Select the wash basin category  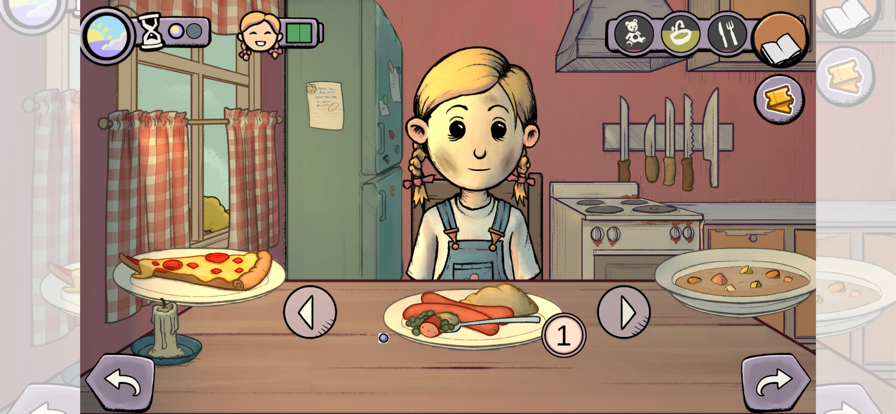(x=681, y=33)
